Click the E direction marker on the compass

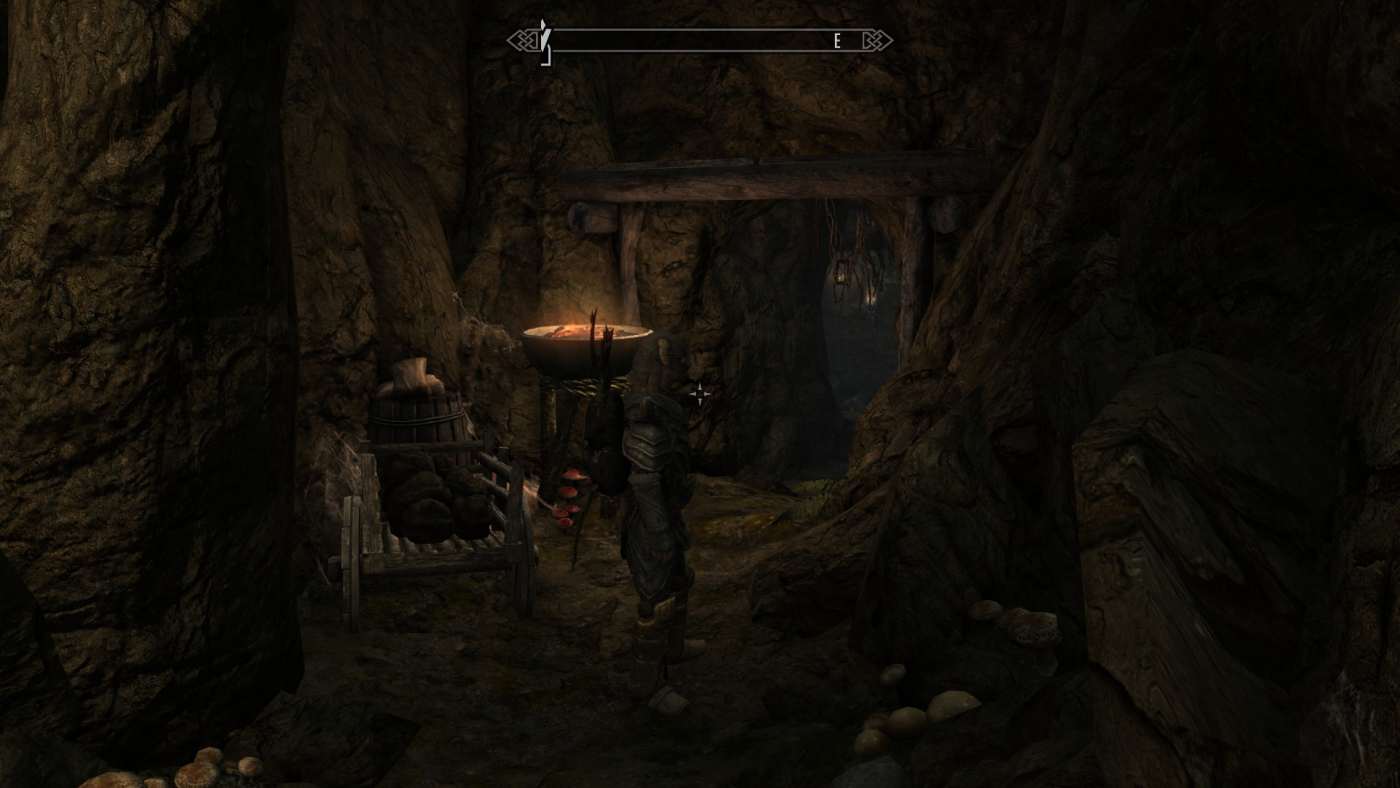click(x=835, y=42)
